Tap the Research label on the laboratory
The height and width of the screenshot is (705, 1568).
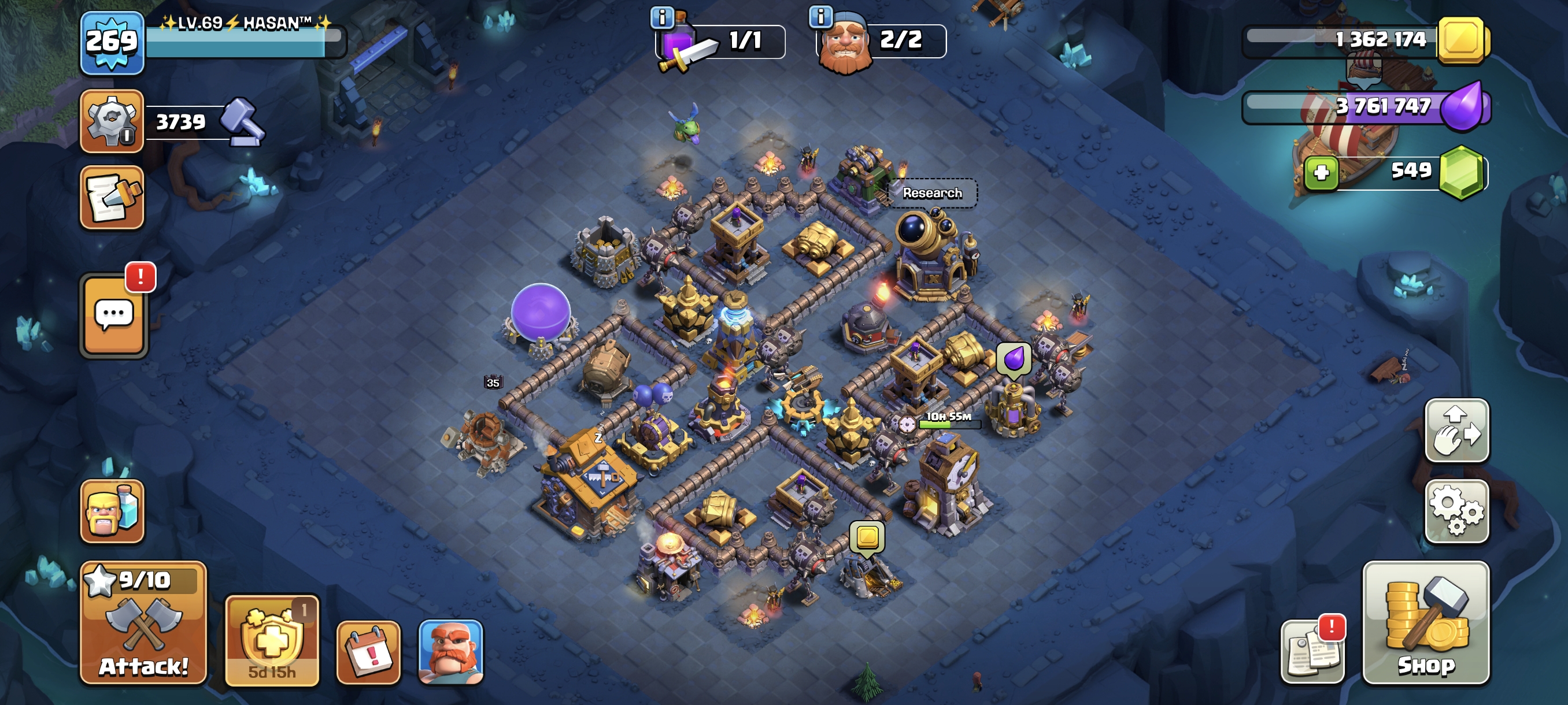pyautogui.click(x=932, y=193)
